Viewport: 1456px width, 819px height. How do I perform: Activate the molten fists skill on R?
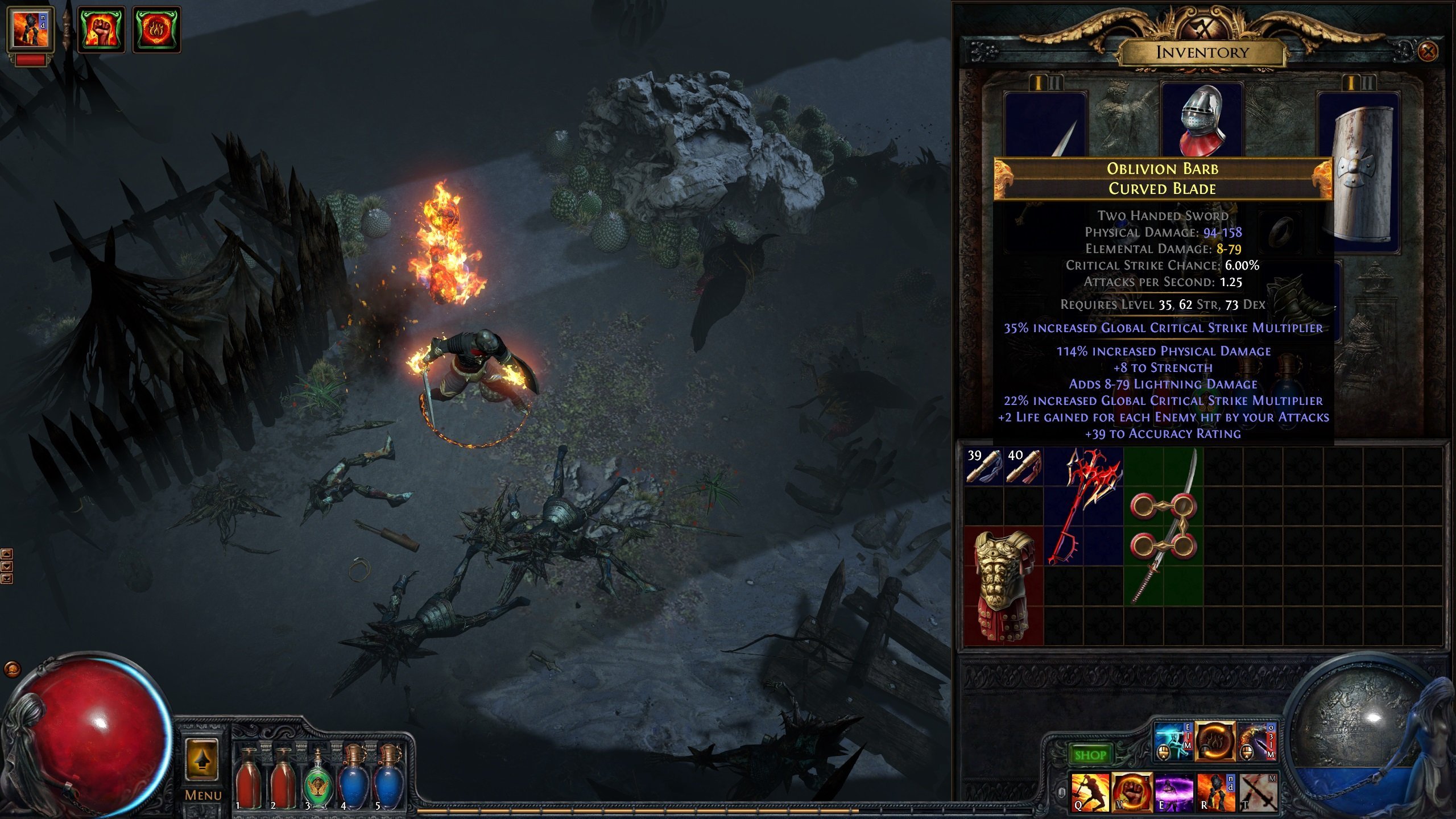click(1217, 792)
